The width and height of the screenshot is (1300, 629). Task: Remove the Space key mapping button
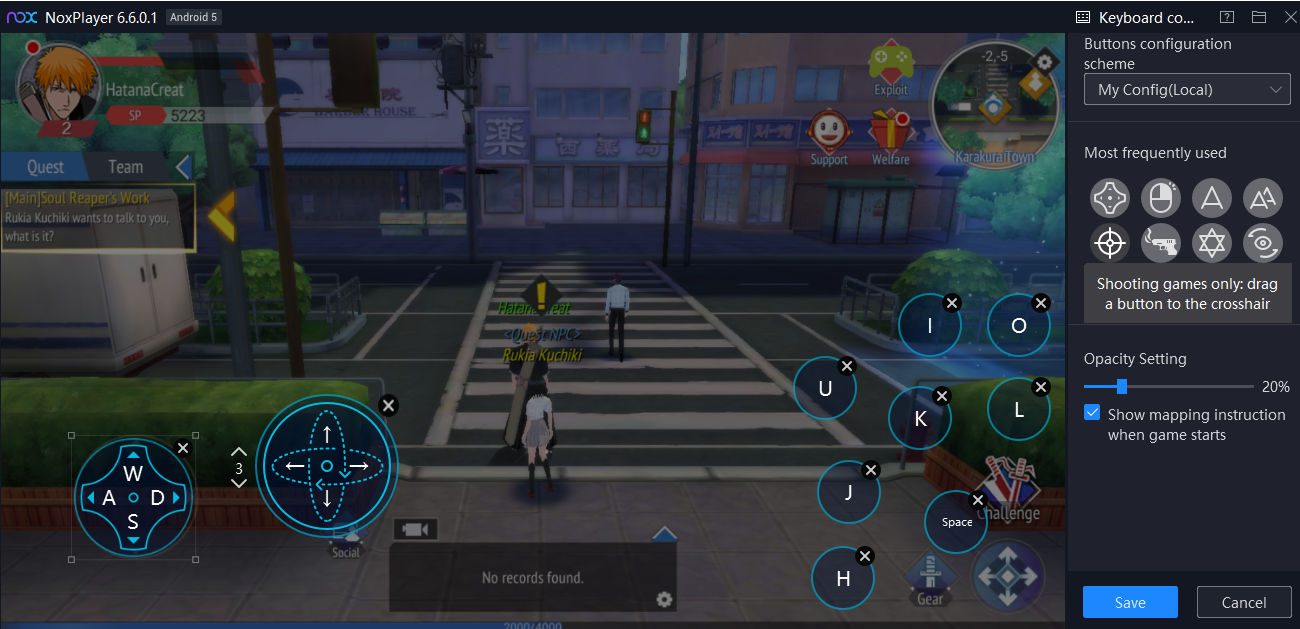(x=978, y=500)
